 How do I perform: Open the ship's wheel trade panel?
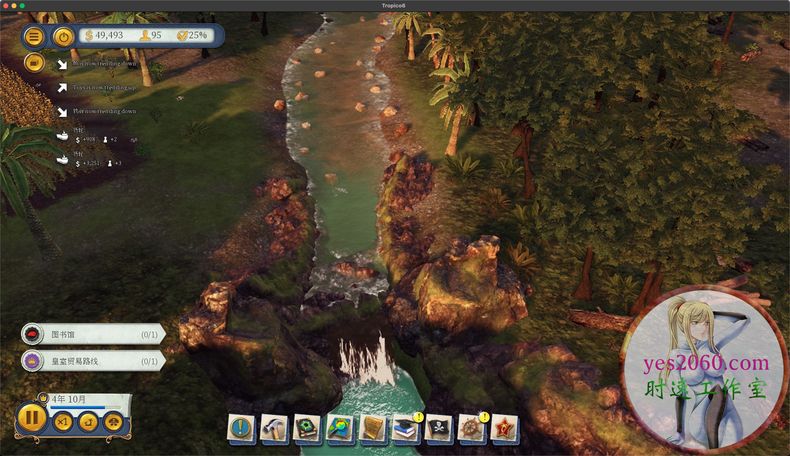coord(472,427)
